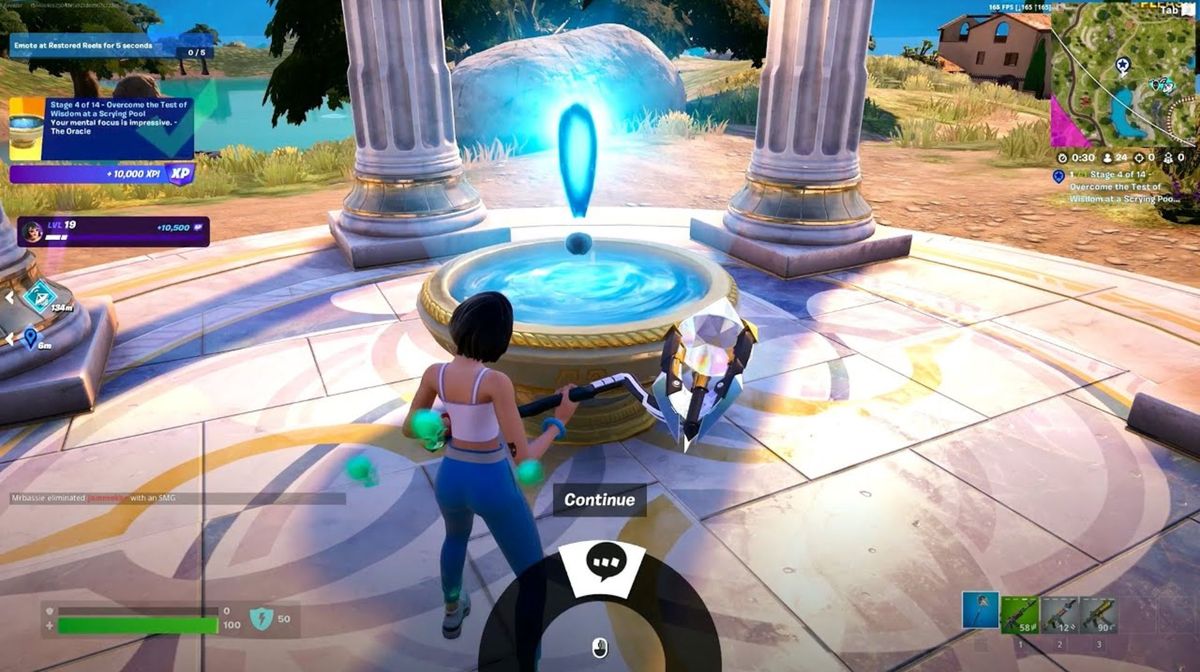
Task: Click the Continue dialogue prompt
Action: (599, 500)
